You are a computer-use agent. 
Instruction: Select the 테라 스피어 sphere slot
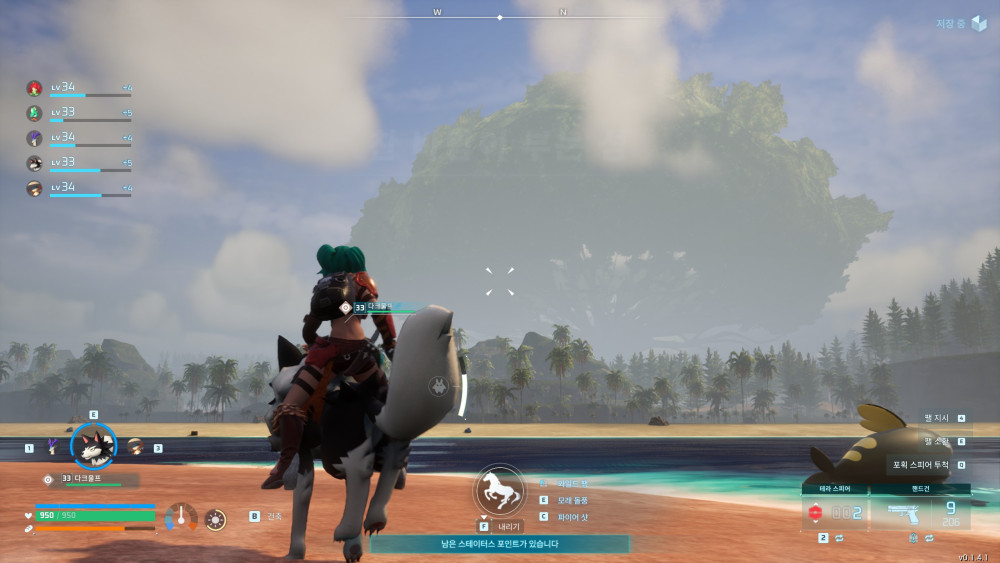[x=834, y=512]
